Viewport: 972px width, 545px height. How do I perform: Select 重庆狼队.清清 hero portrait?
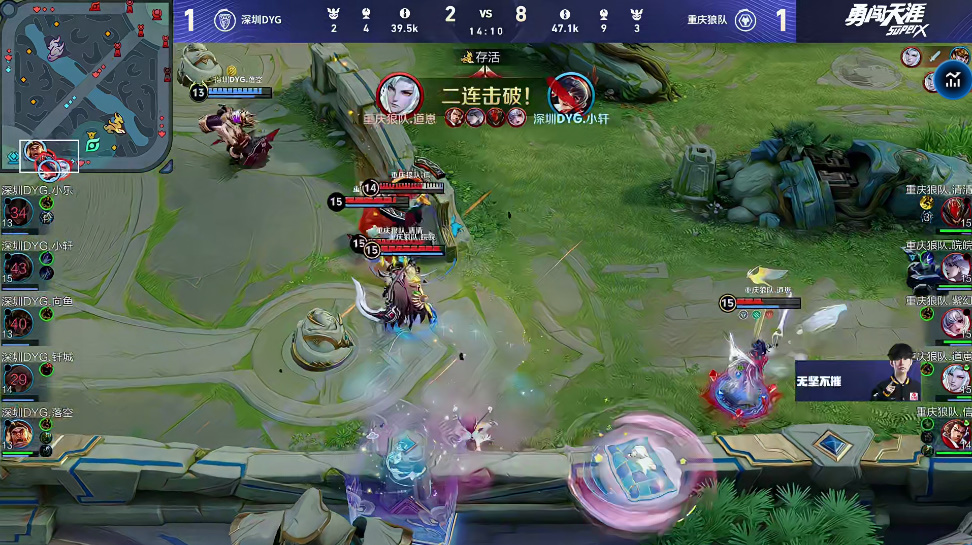(957, 212)
